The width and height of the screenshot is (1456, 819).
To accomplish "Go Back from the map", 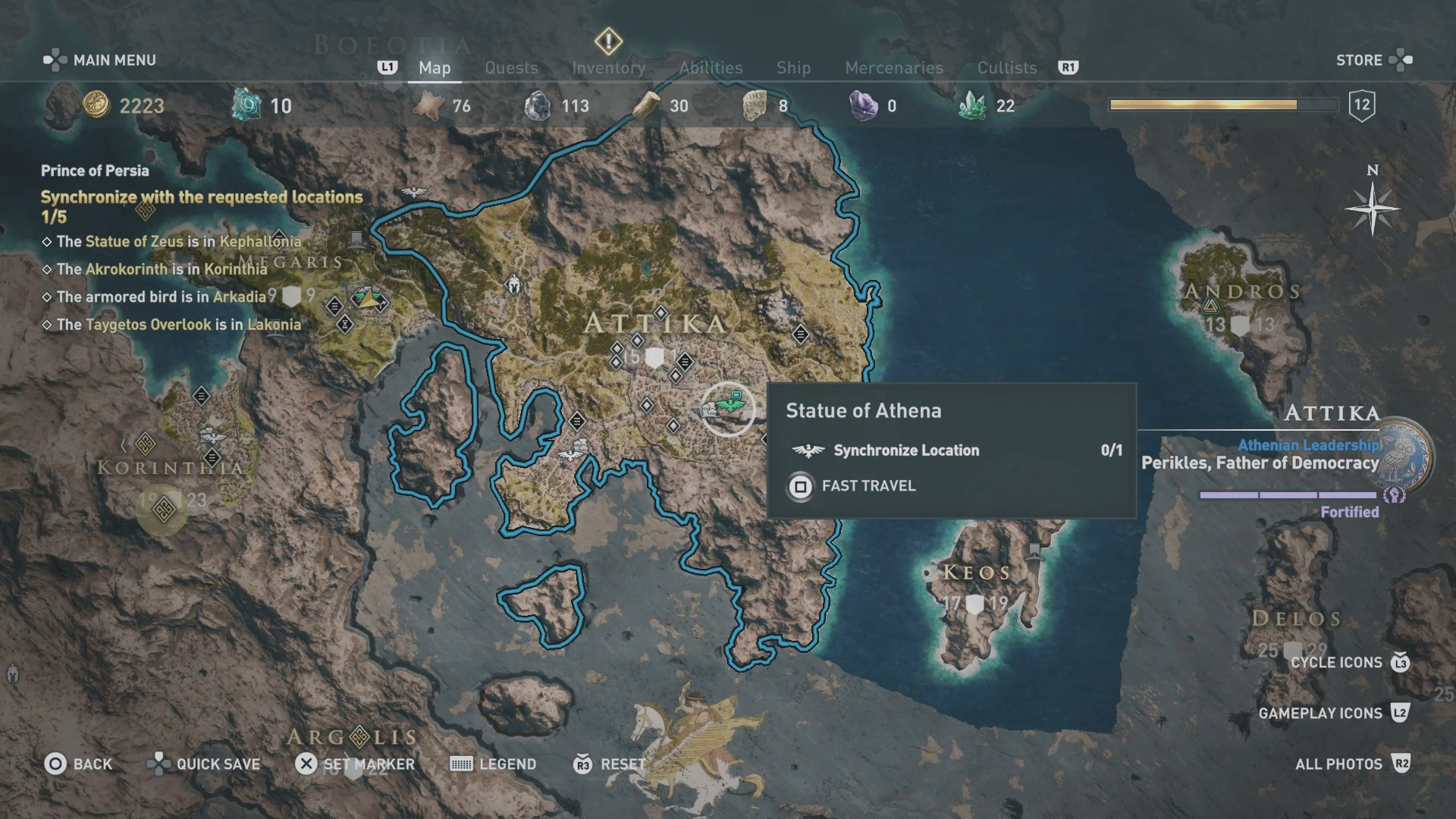I will pos(78,764).
